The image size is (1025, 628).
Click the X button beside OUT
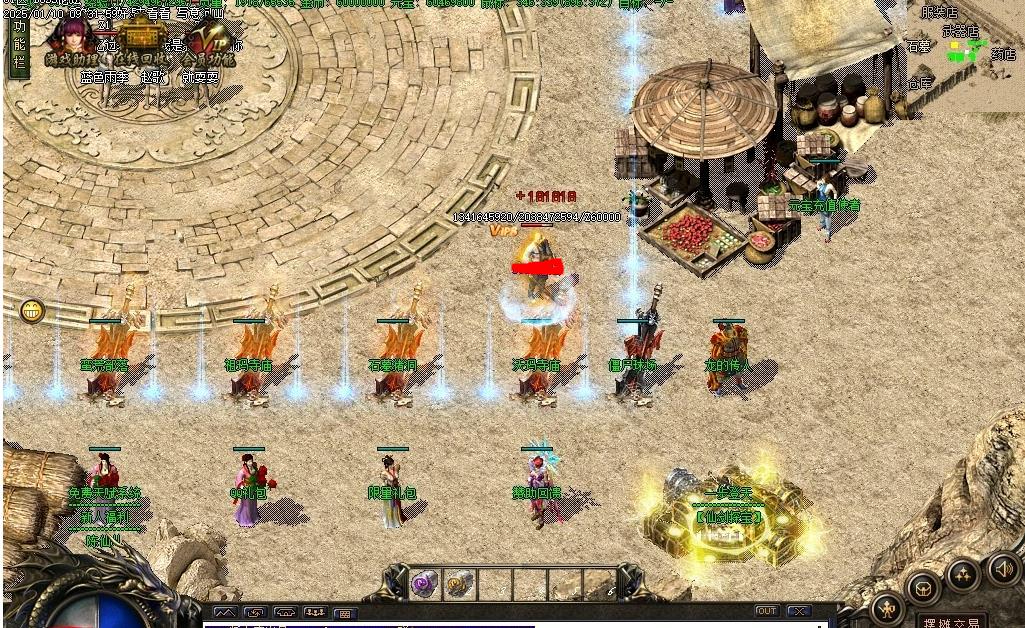point(798,611)
